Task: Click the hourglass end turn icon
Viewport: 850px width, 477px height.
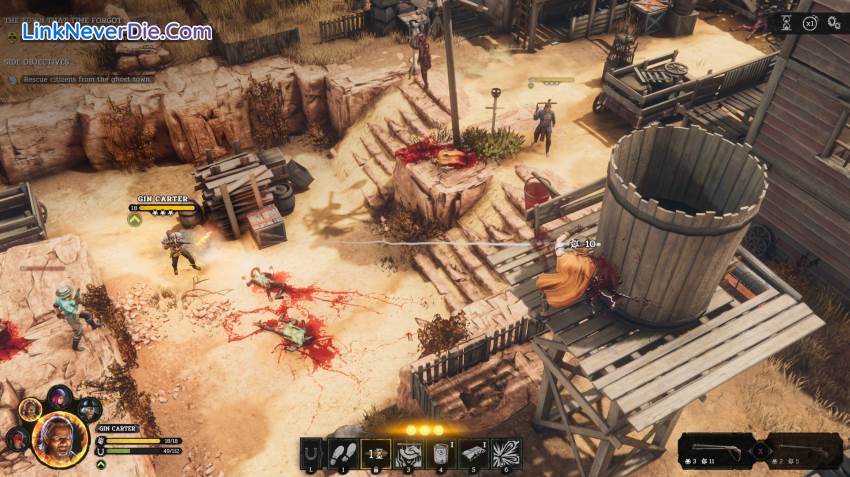Action: [x=786, y=23]
